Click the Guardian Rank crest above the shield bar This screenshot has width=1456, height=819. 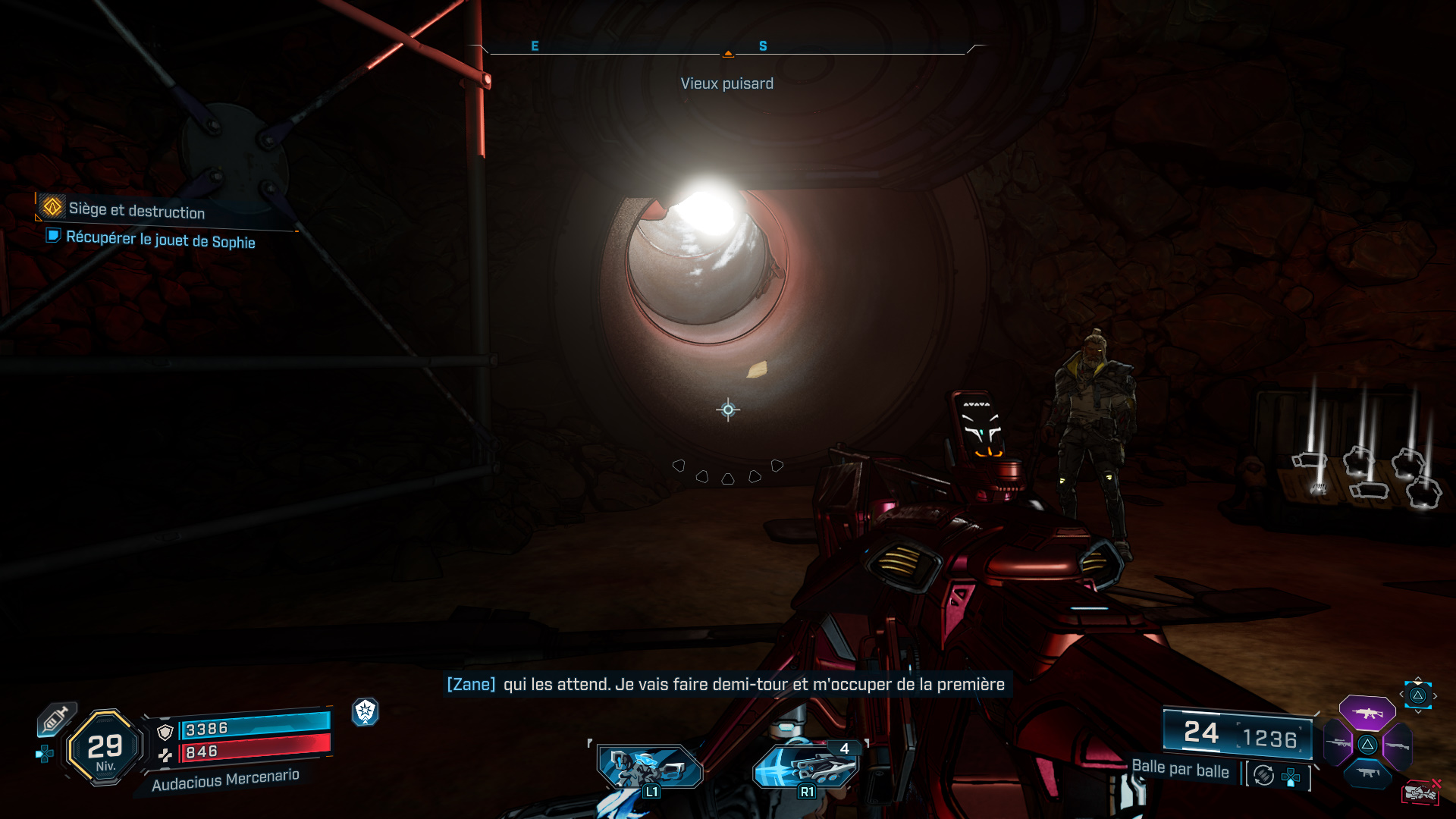(366, 712)
